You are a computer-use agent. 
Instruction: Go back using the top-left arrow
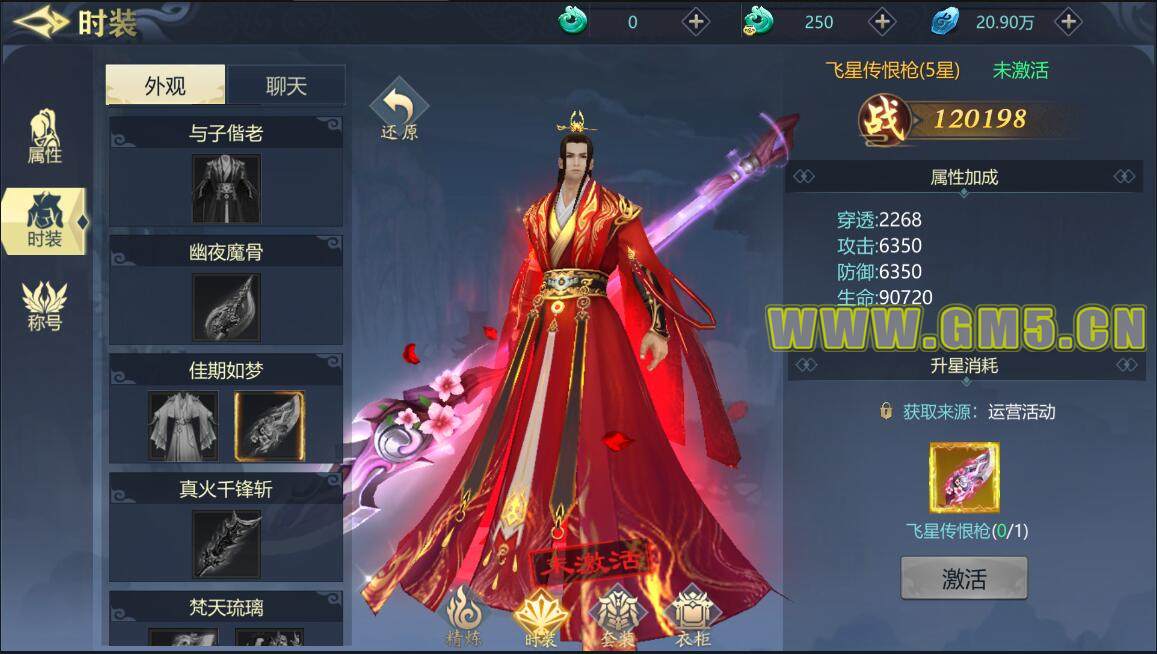click(x=40, y=21)
